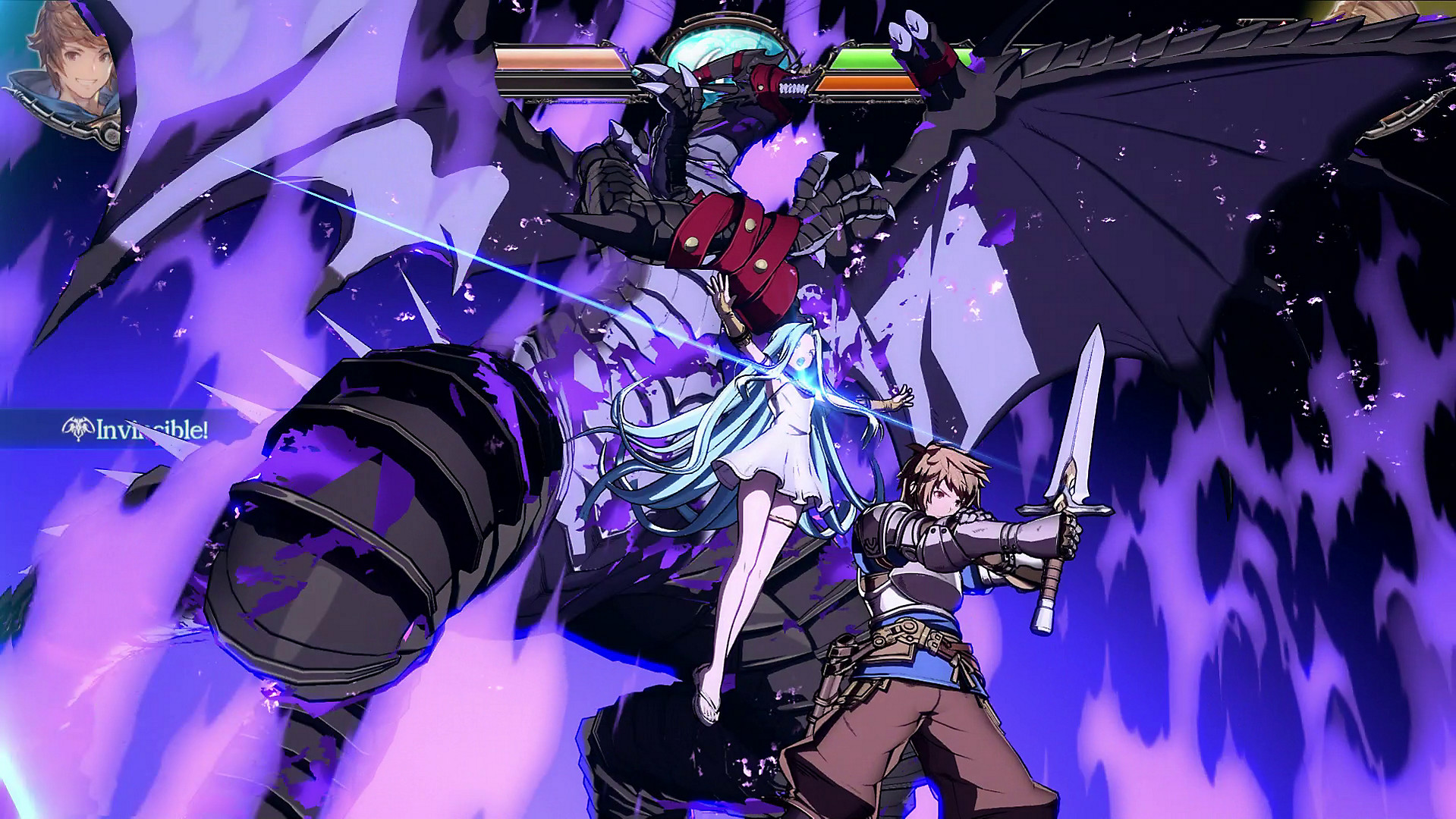Click the dragon emblem on the Invincible banner
The width and height of the screenshot is (1456, 819).
[78, 428]
